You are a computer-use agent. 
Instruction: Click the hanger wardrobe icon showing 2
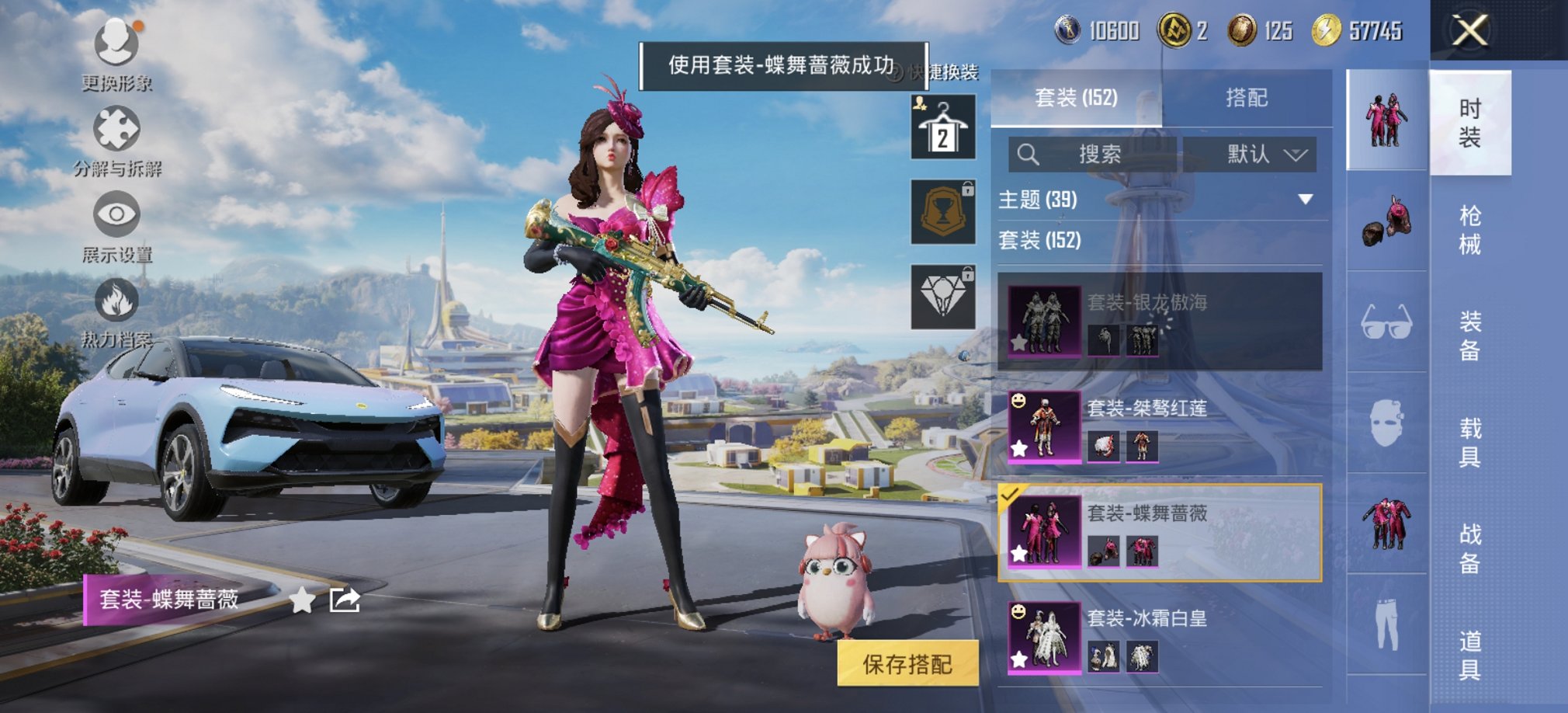tap(942, 126)
